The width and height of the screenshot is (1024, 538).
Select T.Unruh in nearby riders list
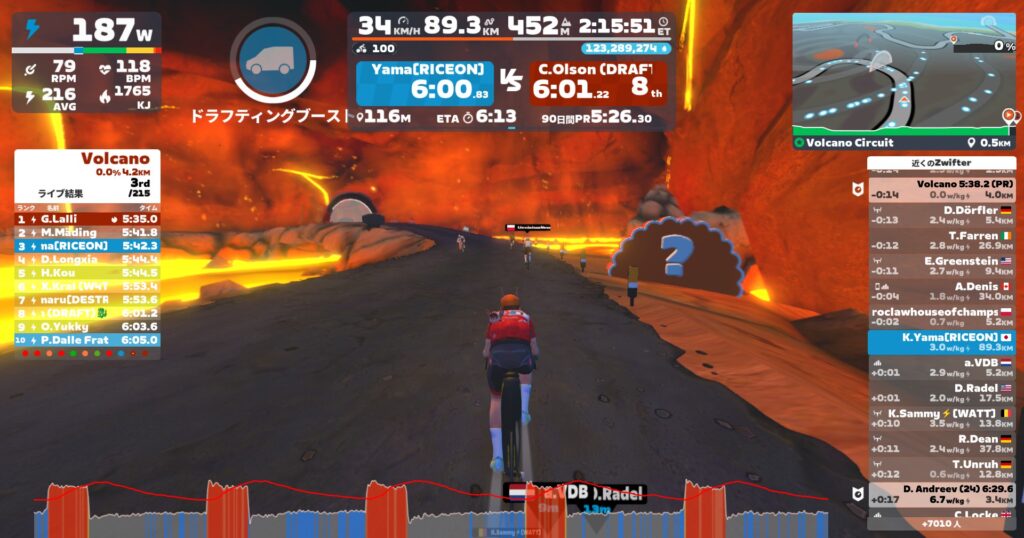940,469
